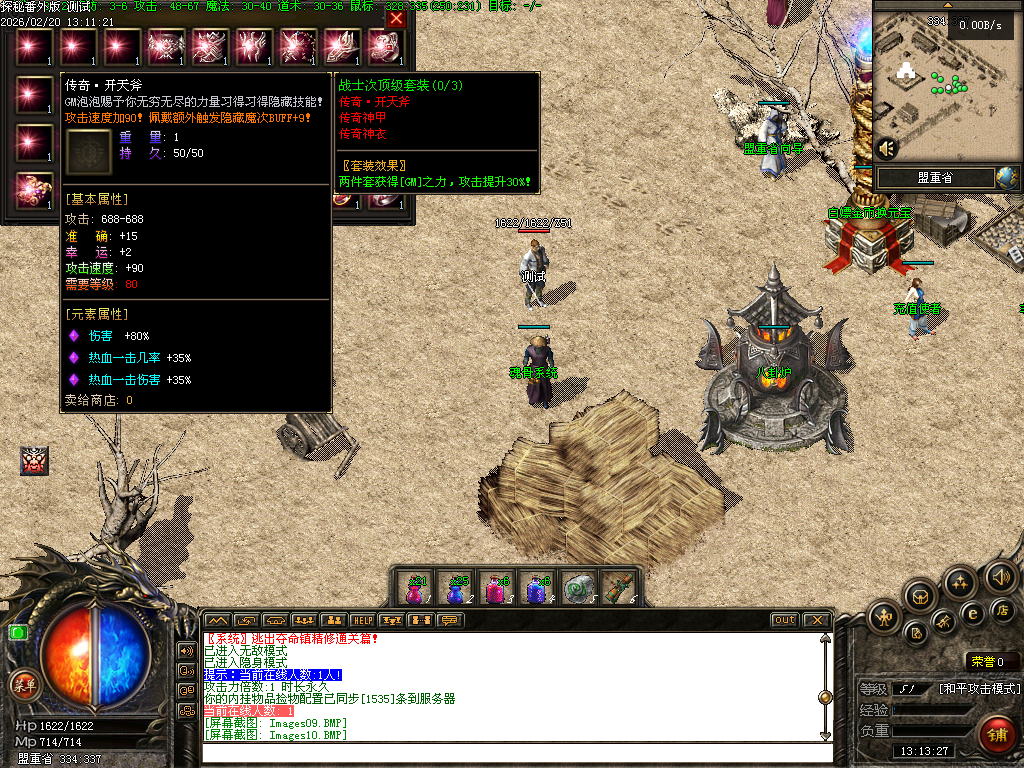This screenshot has height=768, width=1024.
Task: Toggle the speaker icon on the minimap
Action: (886, 148)
